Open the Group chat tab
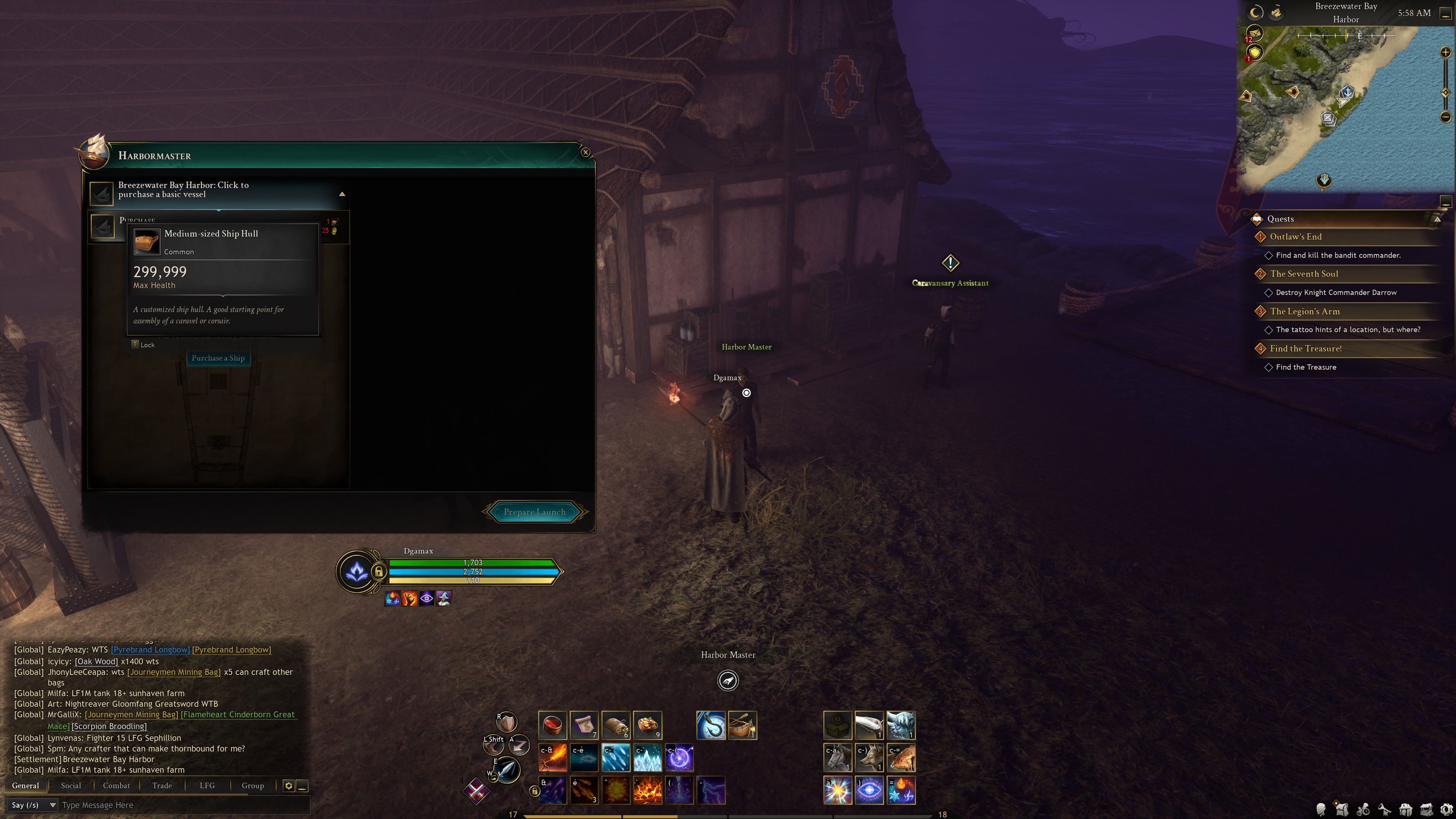This screenshot has width=1456, height=819. coord(253,786)
